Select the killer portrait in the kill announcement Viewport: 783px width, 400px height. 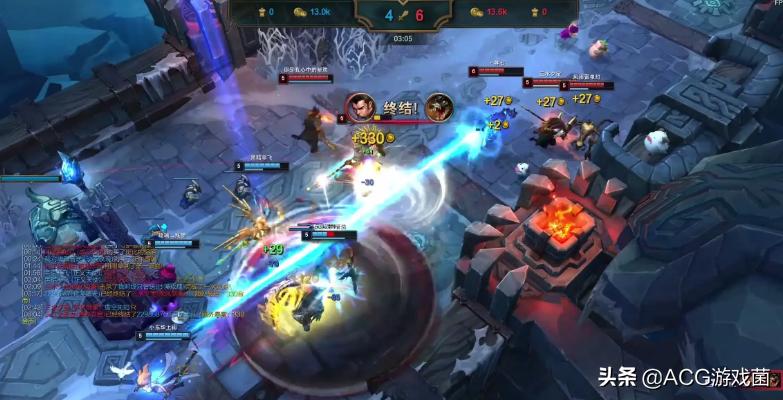tap(360, 107)
